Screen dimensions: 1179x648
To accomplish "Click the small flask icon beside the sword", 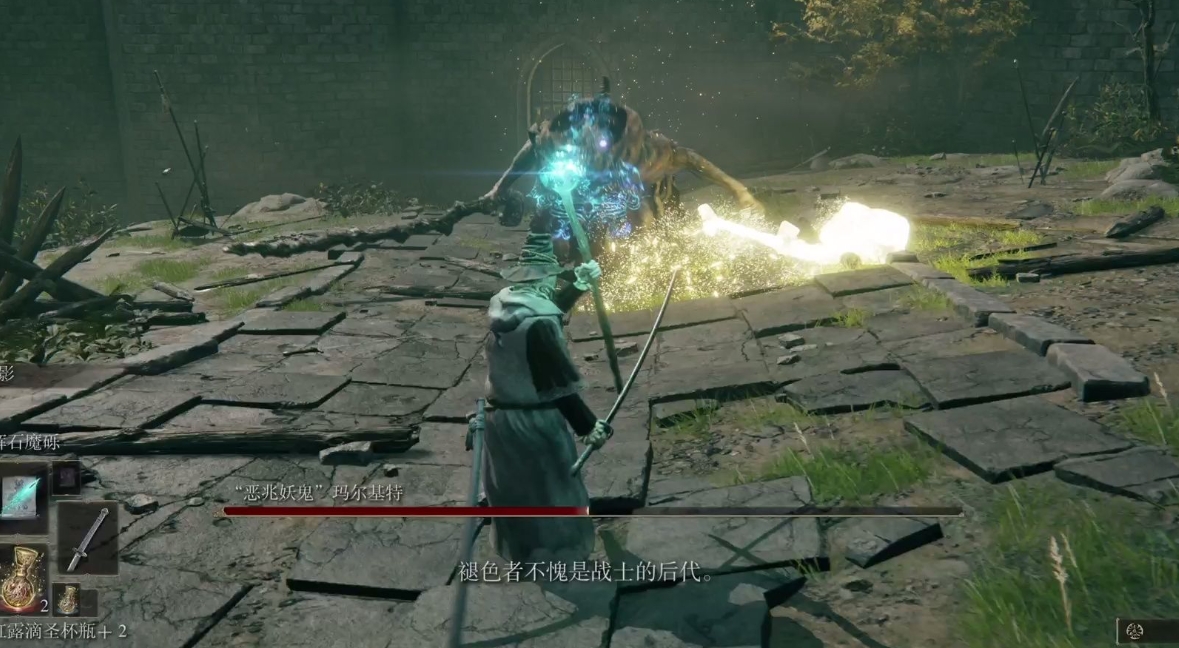I will tap(66, 598).
